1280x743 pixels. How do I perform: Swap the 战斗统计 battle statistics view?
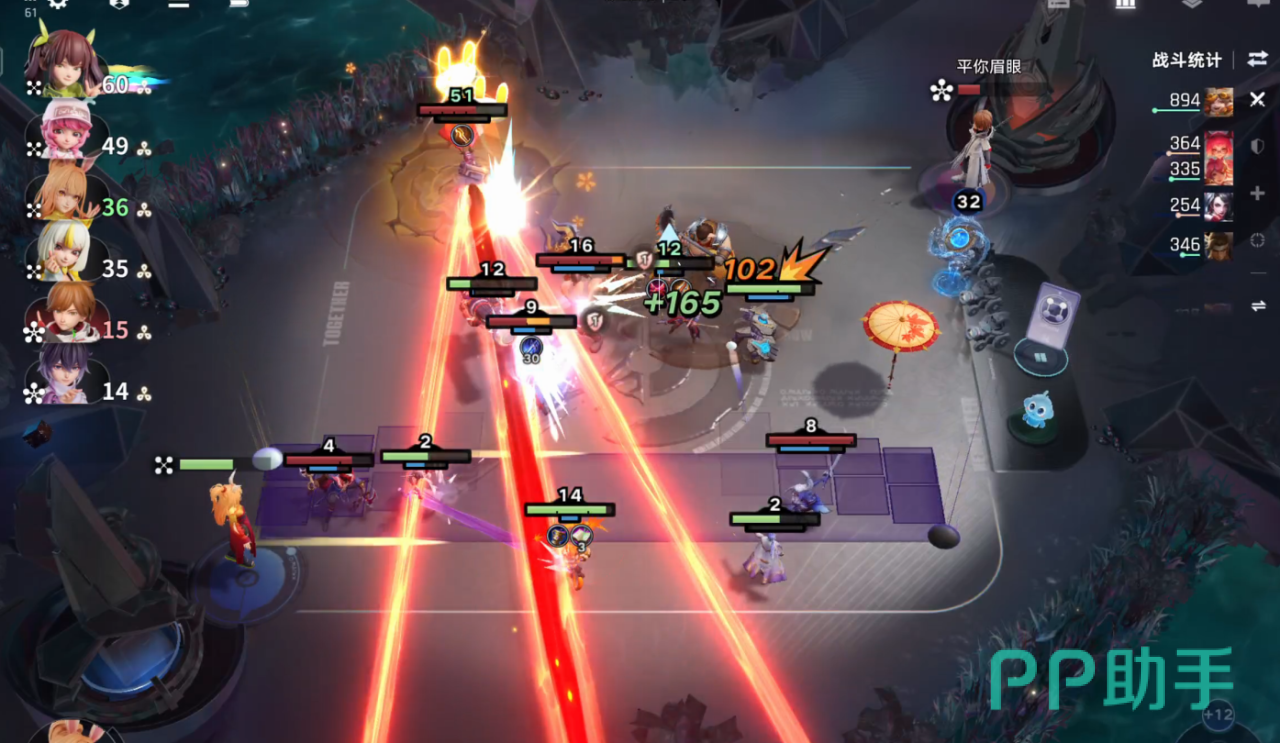tap(1257, 60)
